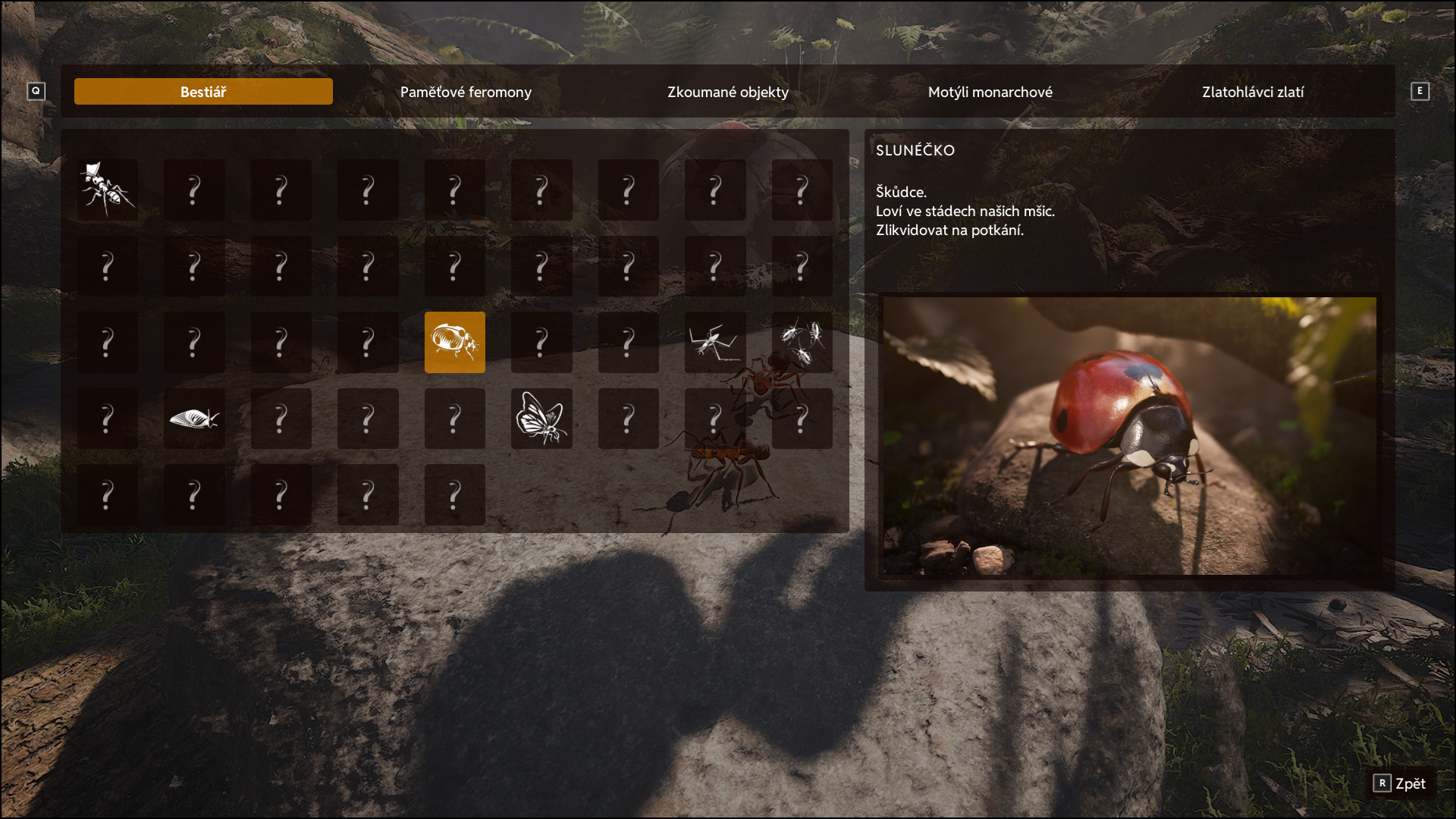Switch to the Bestiář tab
This screenshot has width=1456, height=819.
click(203, 92)
